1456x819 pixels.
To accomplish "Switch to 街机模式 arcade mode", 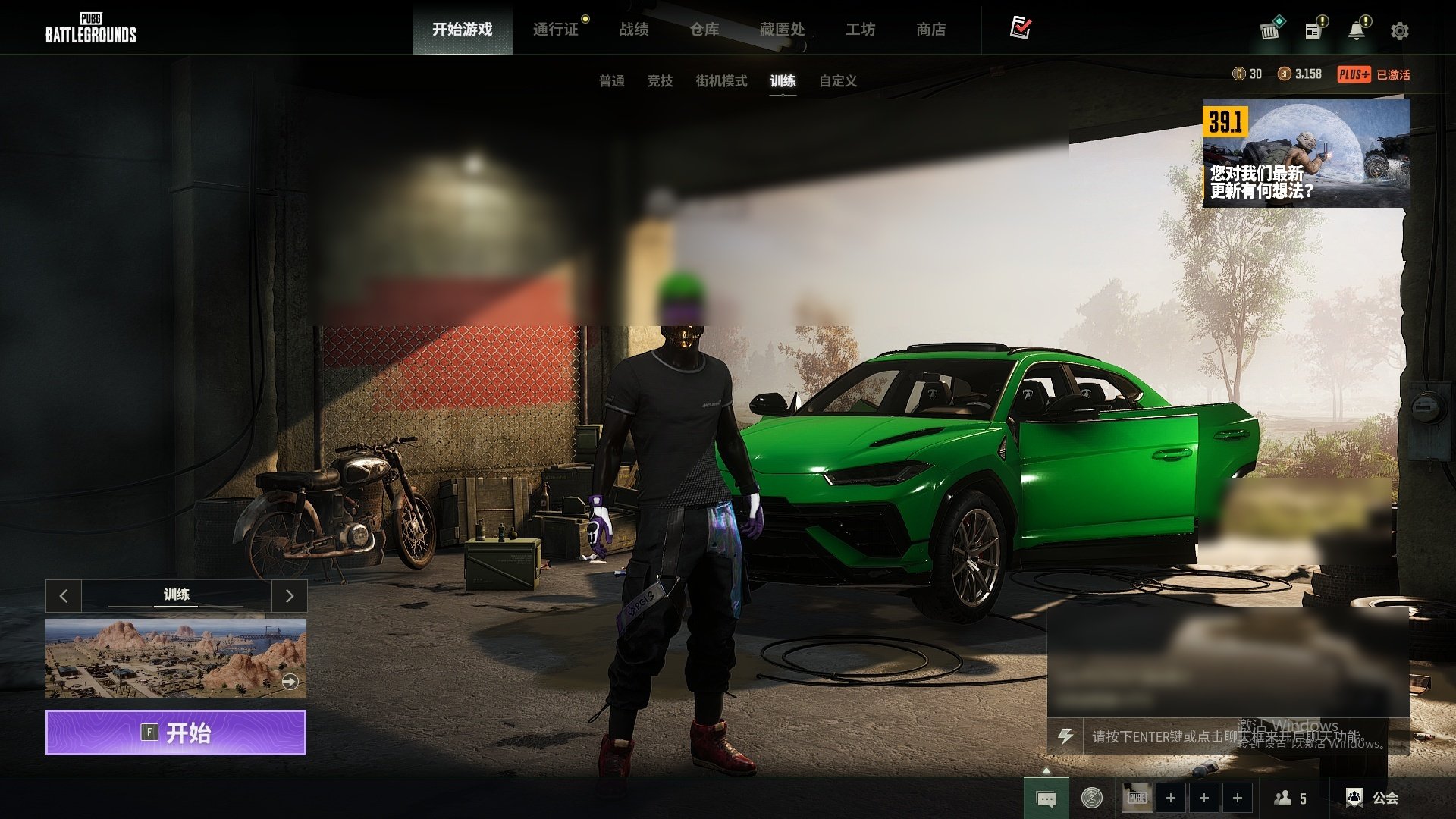I will click(x=721, y=81).
